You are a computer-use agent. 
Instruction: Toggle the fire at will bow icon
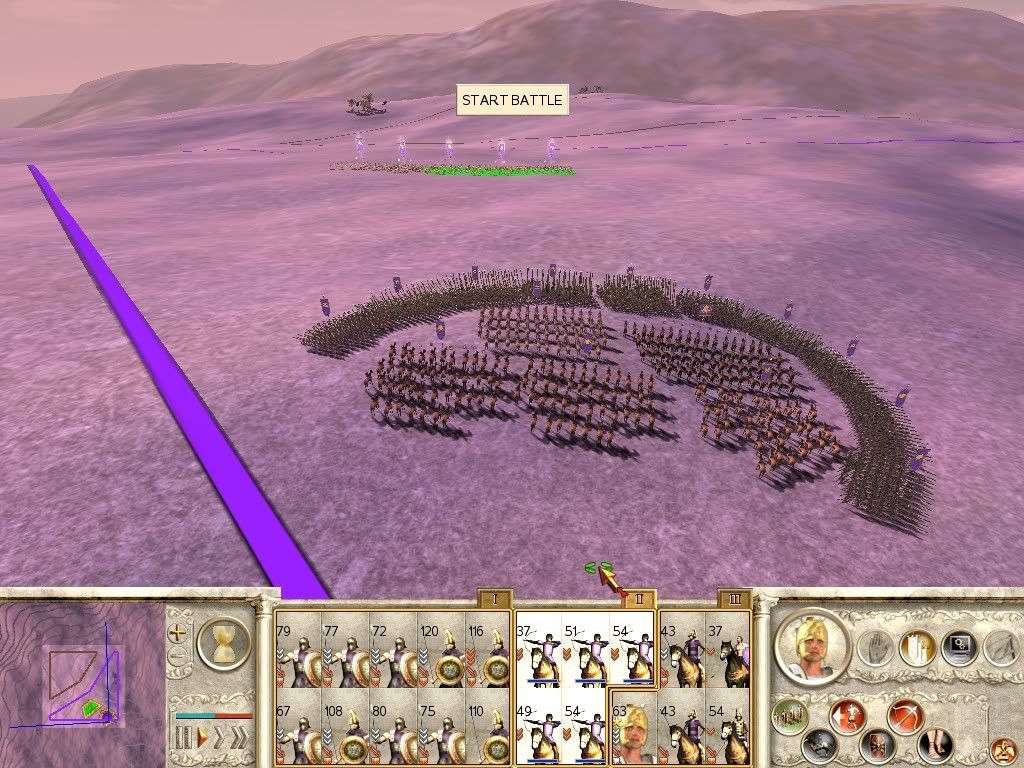tap(906, 716)
